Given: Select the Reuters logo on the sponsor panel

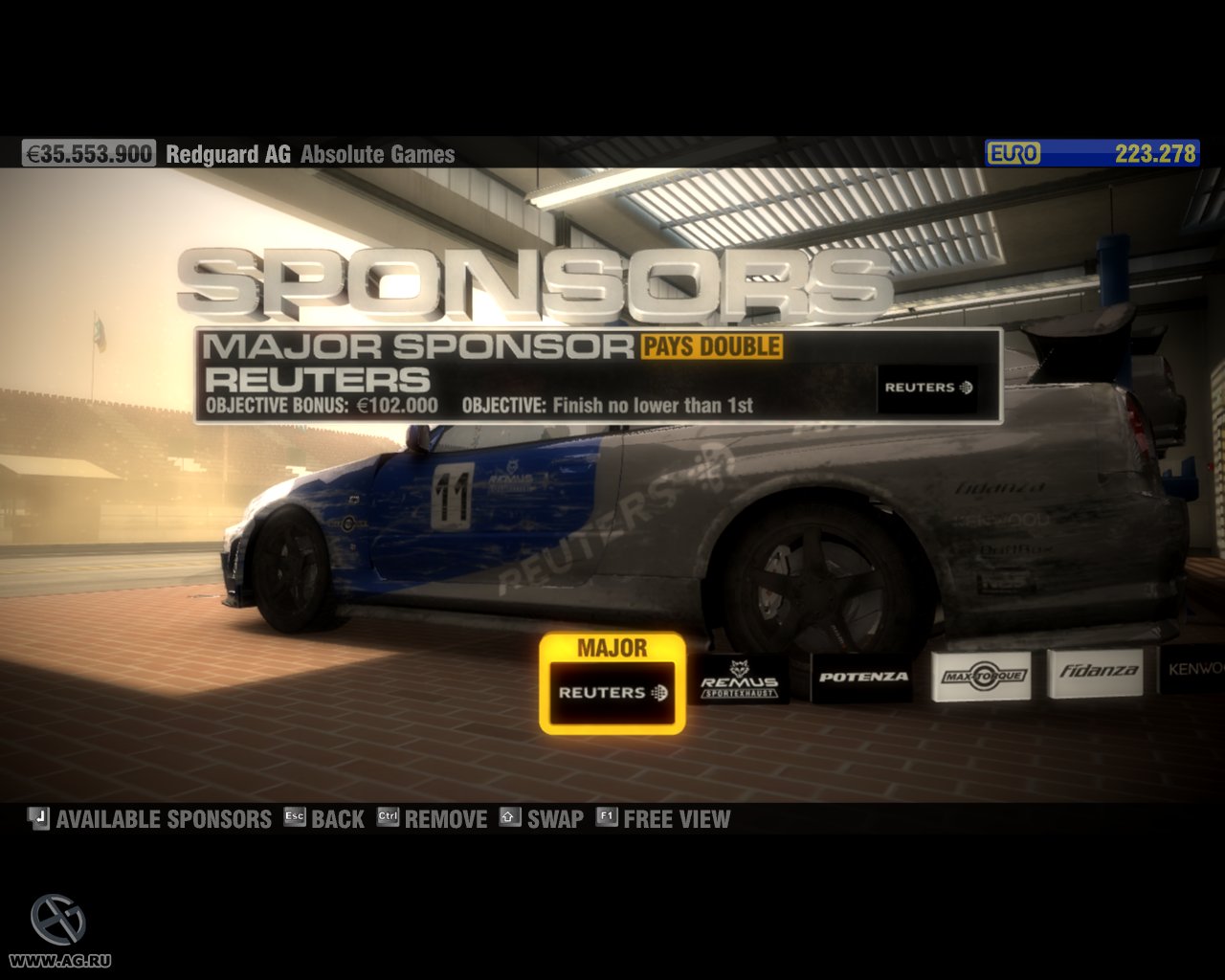Looking at the screenshot, I should [x=926, y=389].
